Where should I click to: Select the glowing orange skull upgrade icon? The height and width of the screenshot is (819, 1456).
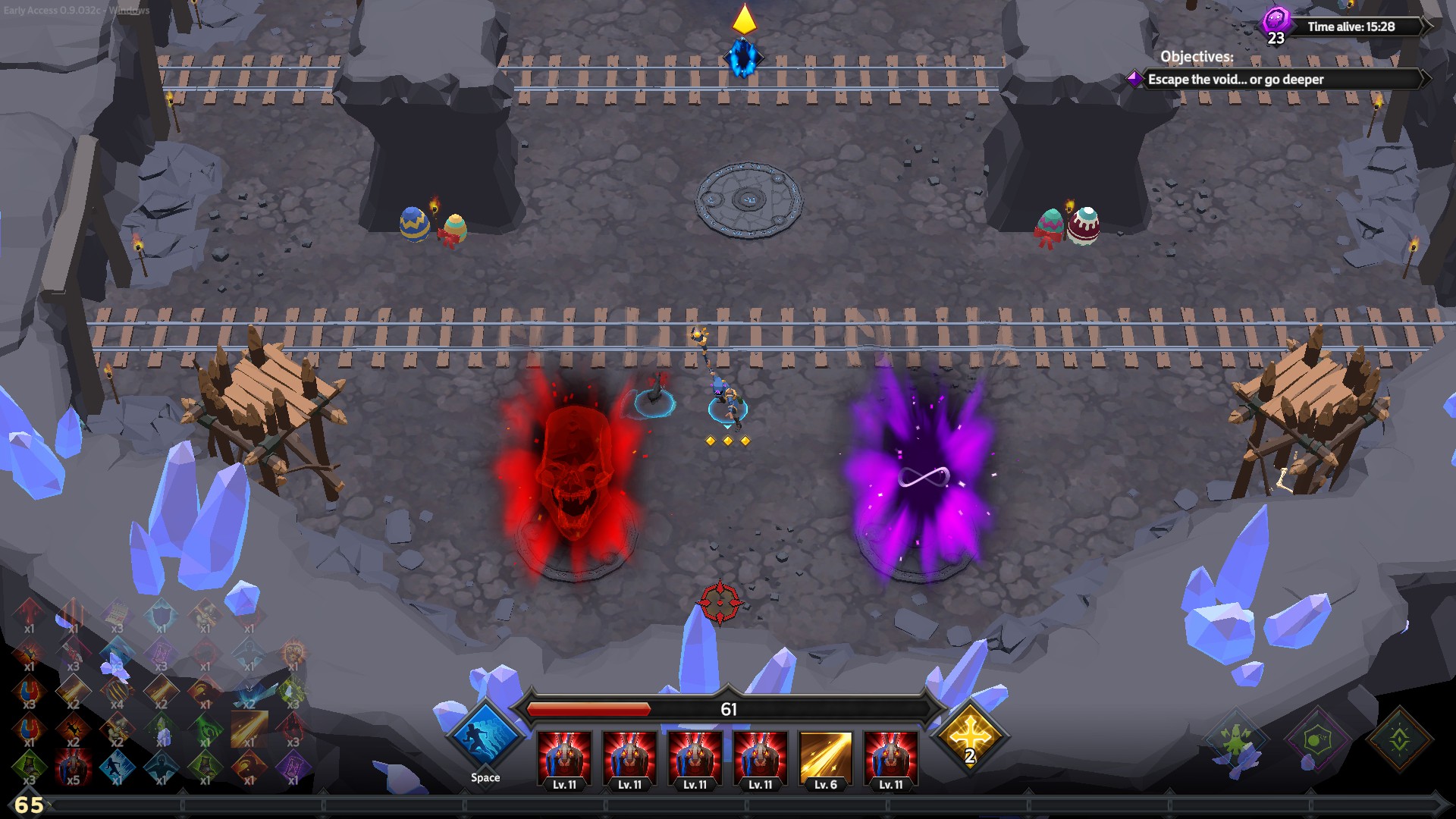point(293,651)
